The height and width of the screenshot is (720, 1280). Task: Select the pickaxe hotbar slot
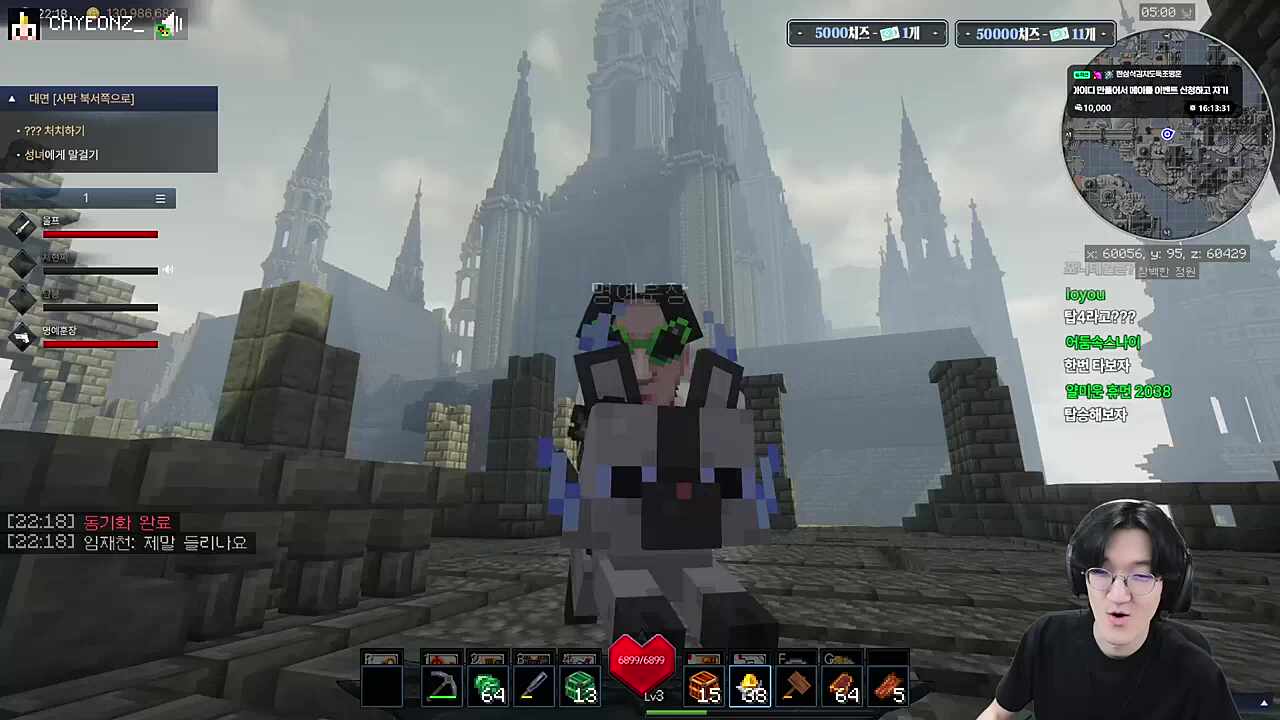coord(441,686)
